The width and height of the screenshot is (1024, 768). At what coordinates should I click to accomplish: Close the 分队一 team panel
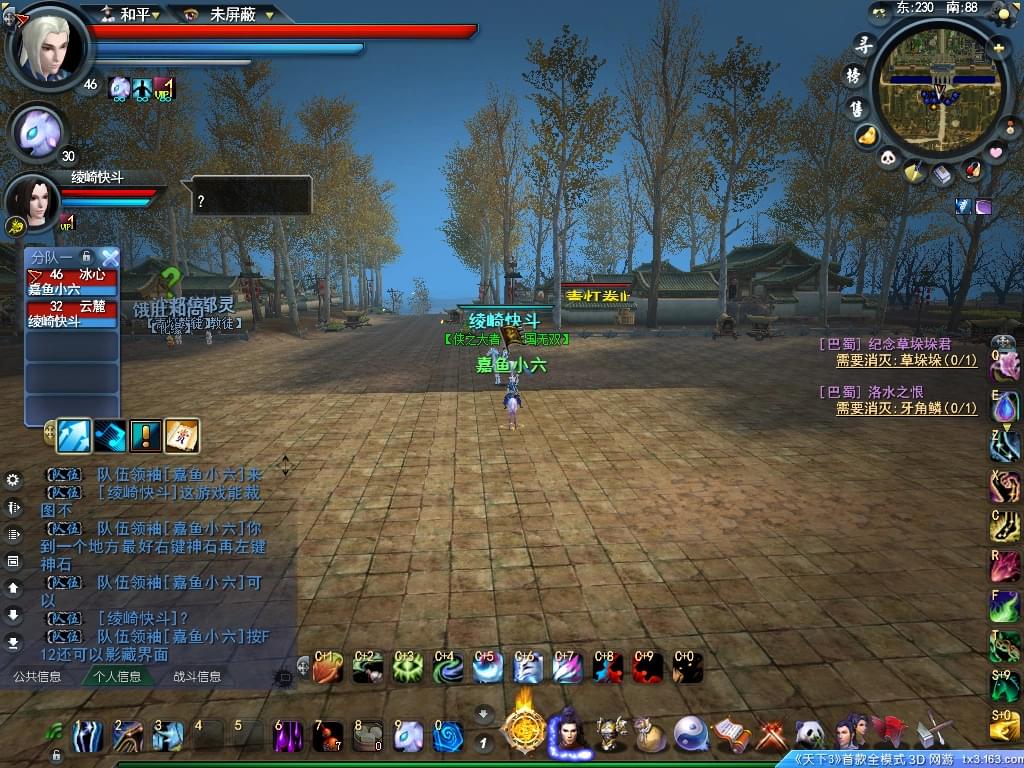coord(109,257)
